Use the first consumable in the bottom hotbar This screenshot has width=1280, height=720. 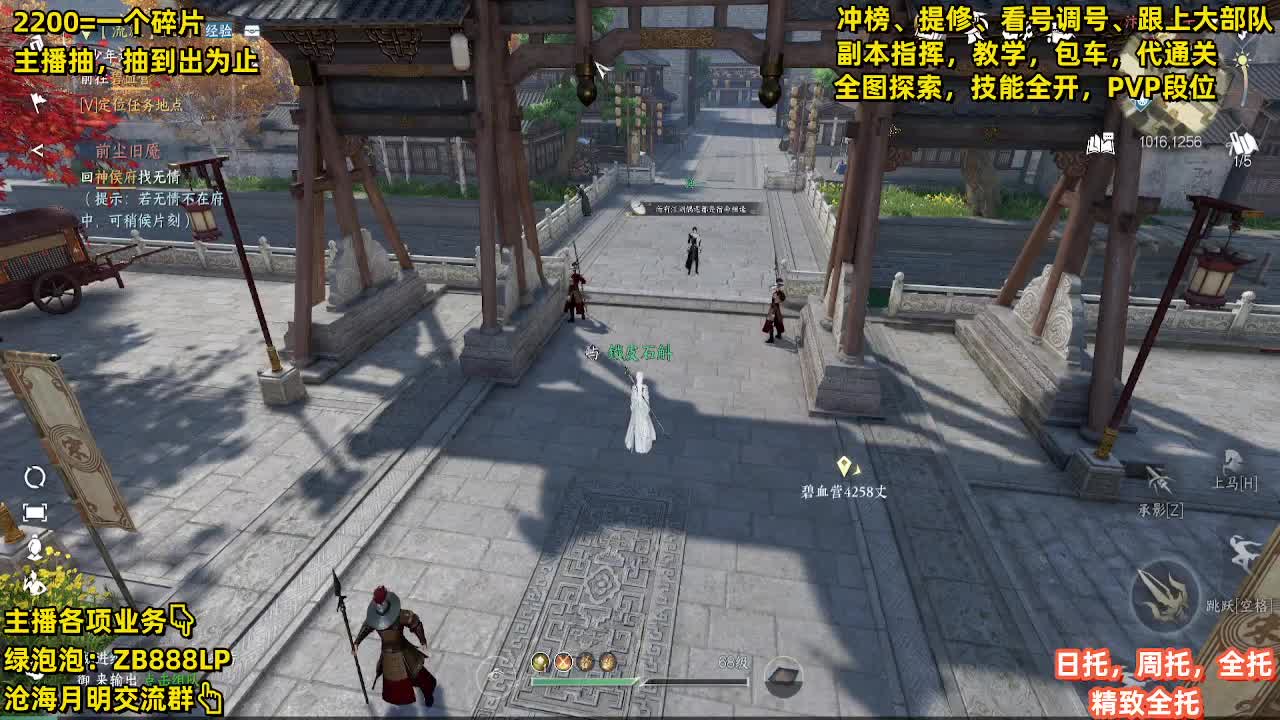pyautogui.click(x=540, y=662)
